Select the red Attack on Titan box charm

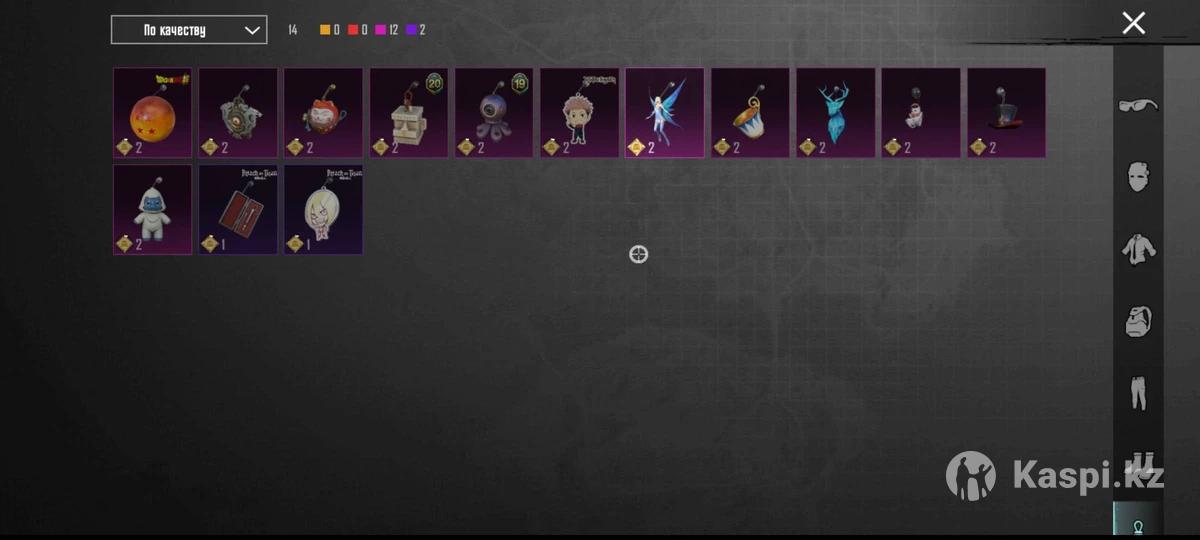pyautogui.click(x=238, y=209)
